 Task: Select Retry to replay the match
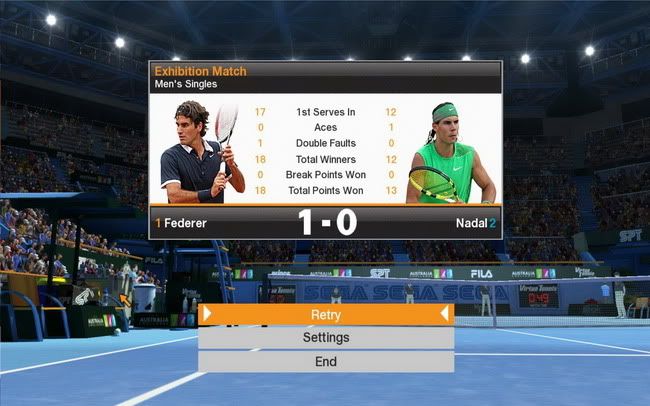[x=326, y=314]
